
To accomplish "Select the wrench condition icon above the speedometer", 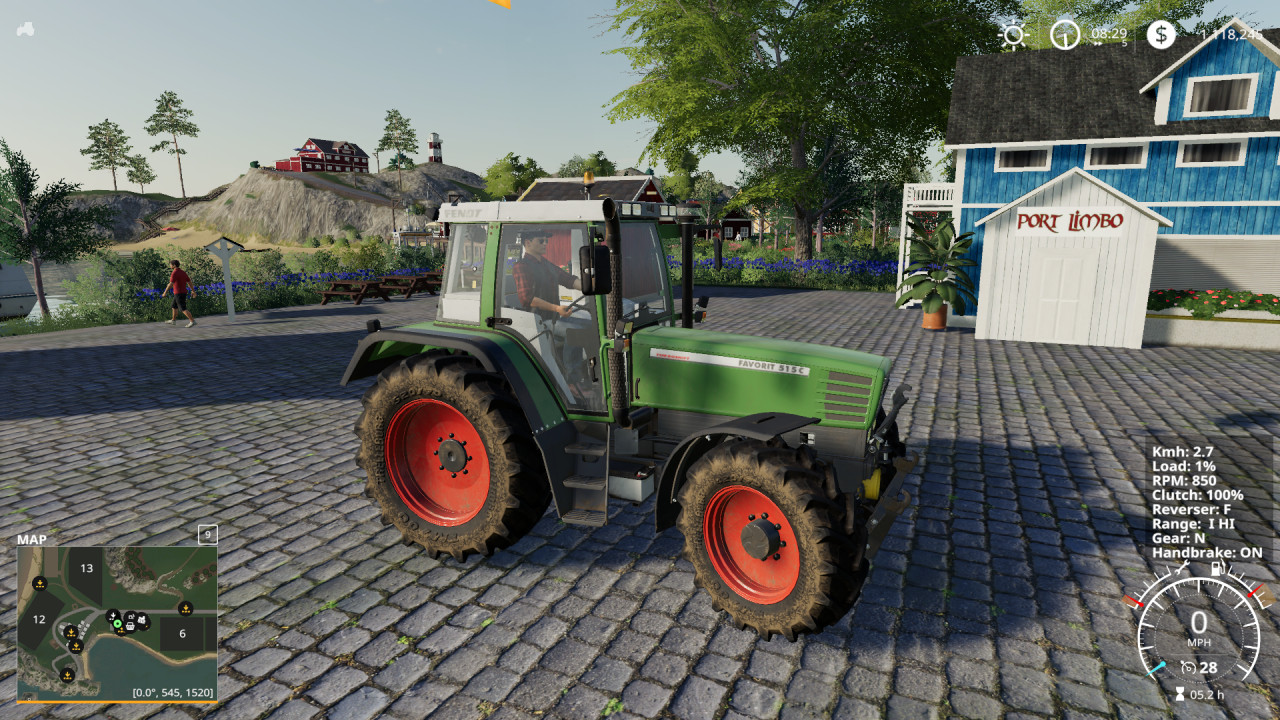I will click(x=1182, y=568).
